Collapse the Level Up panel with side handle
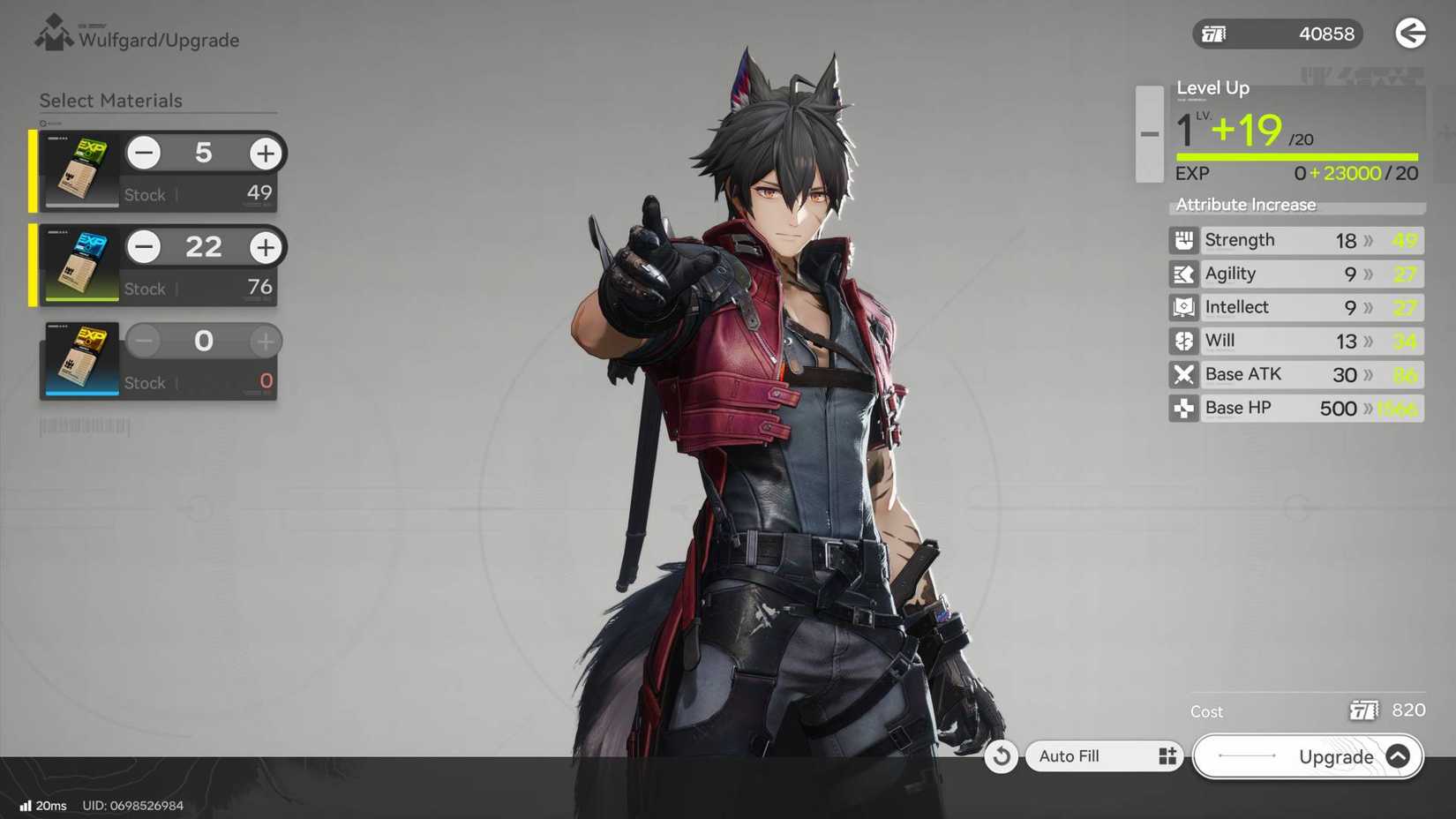 click(1150, 134)
